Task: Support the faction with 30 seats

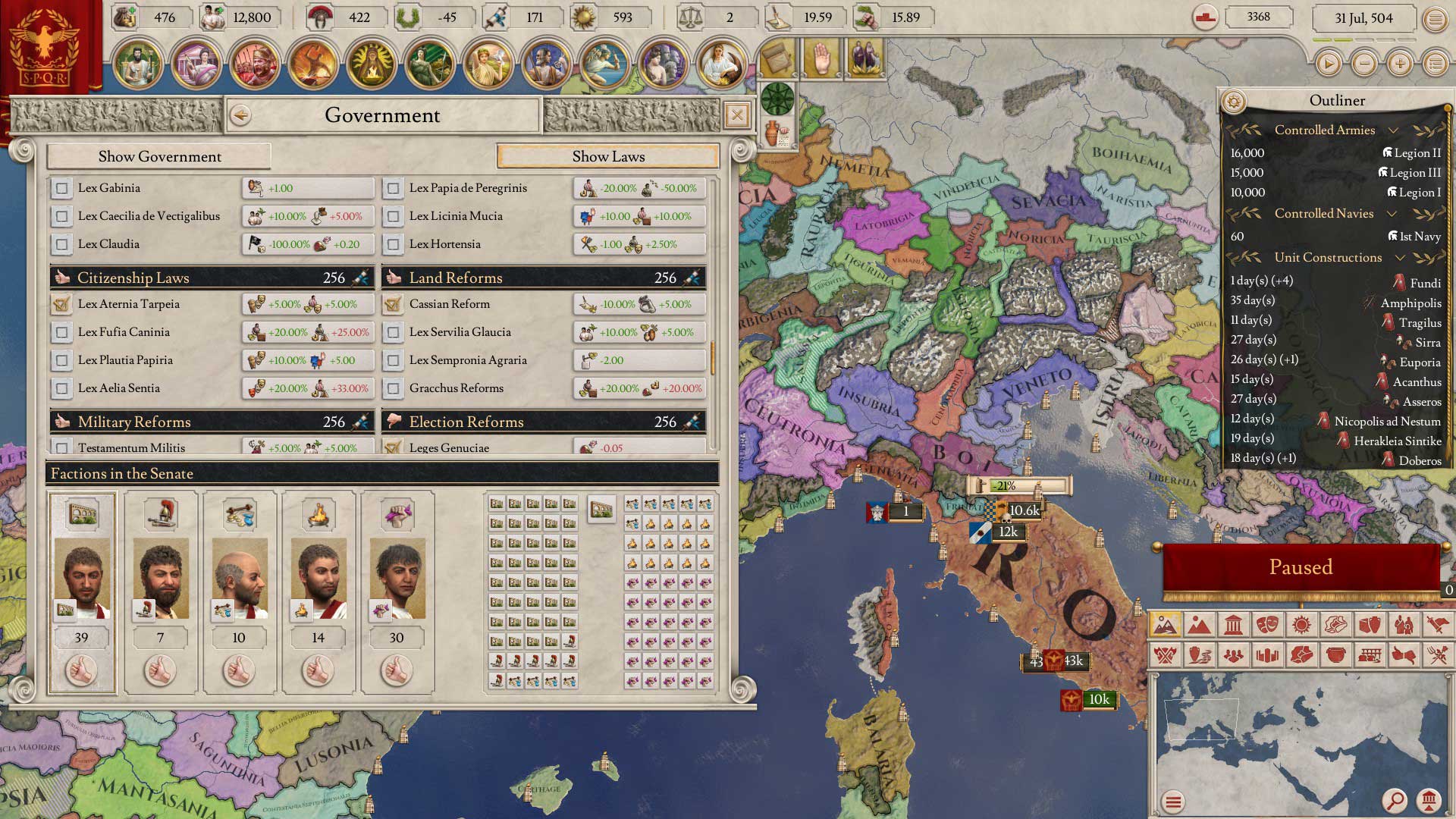Action: (x=397, y=670)
